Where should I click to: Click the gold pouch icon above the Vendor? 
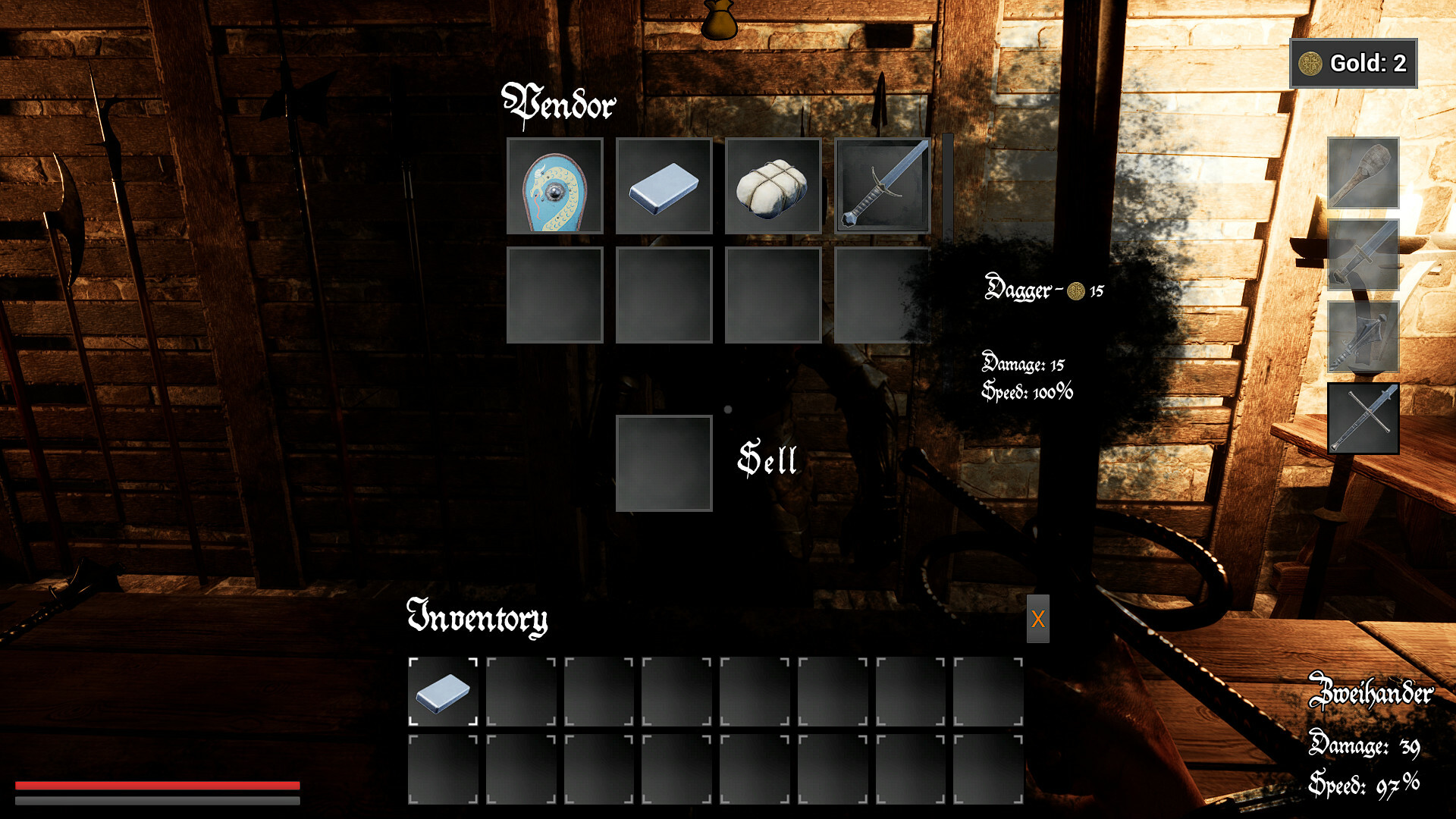click(718, 19)
